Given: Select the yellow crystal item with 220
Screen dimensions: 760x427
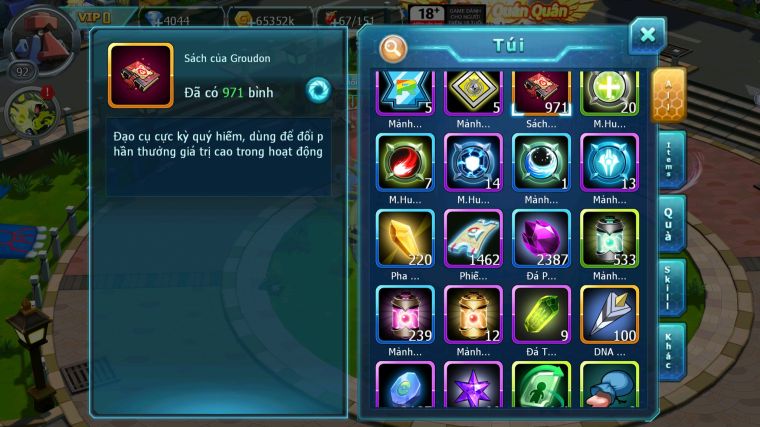Looking at the screenshot, I should point(405,239).
